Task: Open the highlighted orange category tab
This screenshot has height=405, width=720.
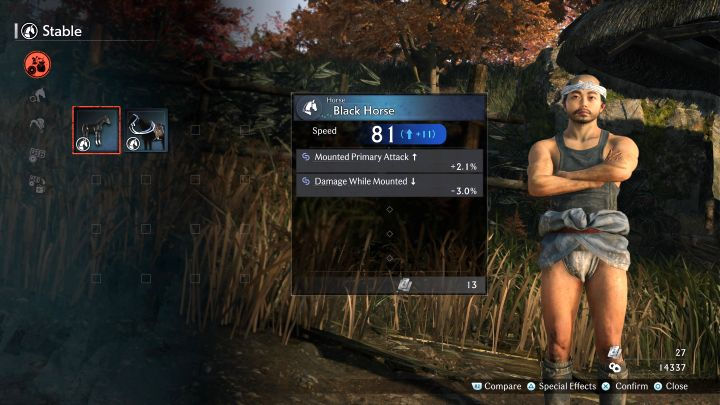Action: (37, 66)
